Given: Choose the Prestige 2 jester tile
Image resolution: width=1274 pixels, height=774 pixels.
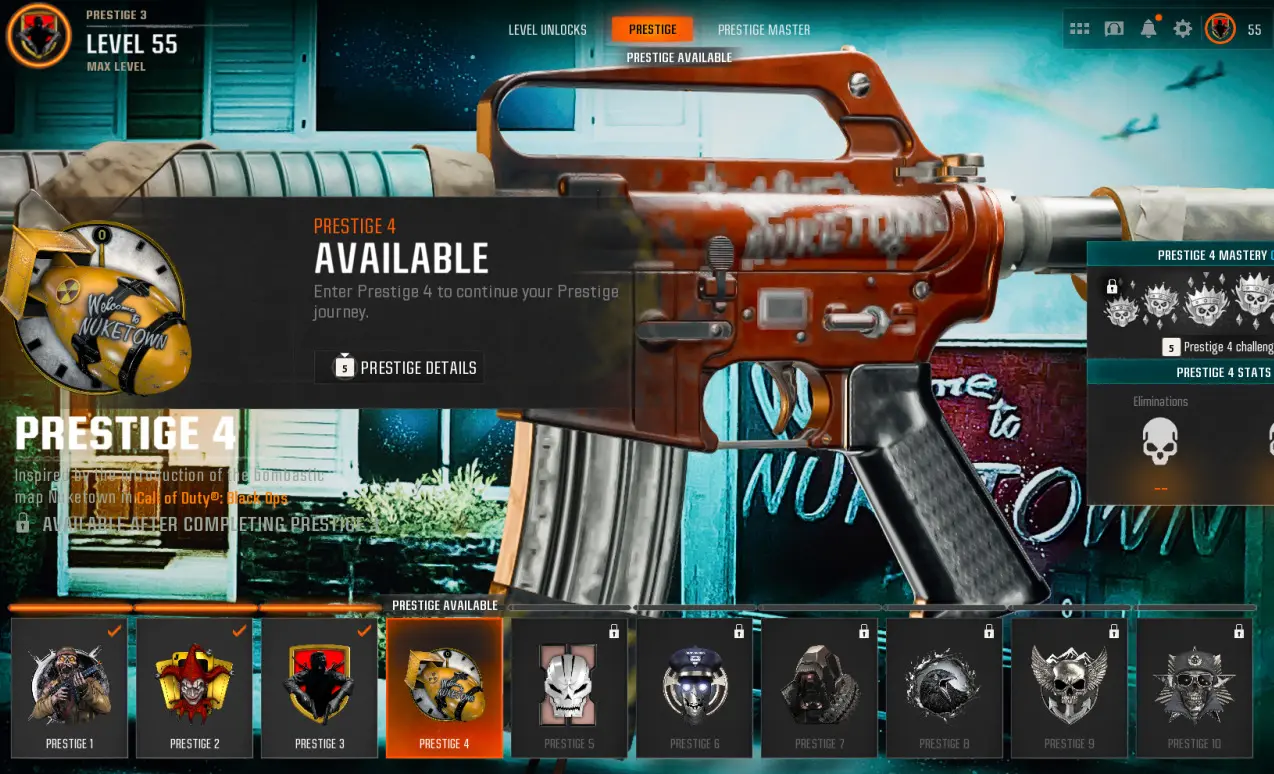Looking at the screenshot, I should [195, 688].
